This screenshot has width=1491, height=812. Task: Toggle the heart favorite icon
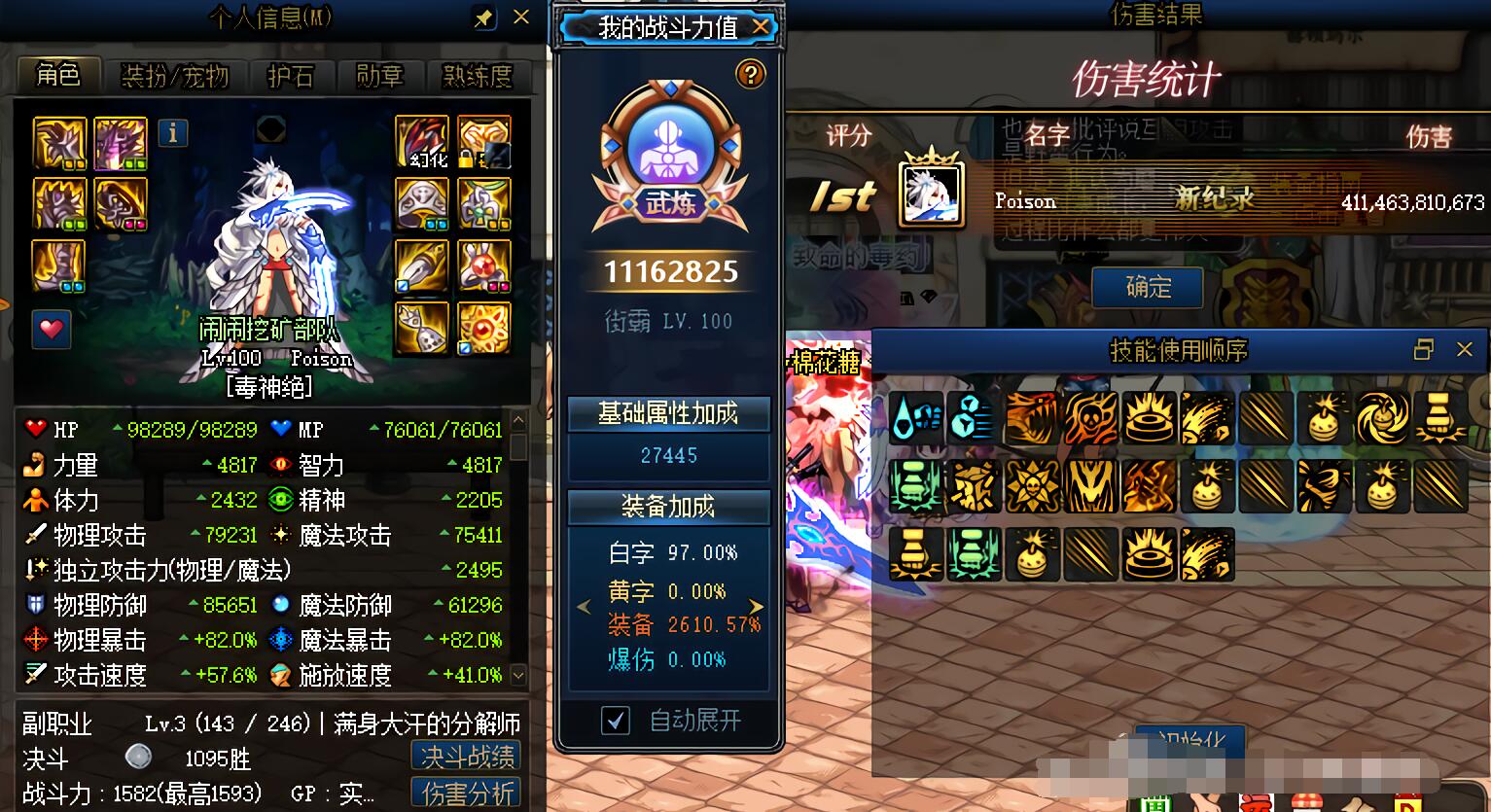(51, 330)
